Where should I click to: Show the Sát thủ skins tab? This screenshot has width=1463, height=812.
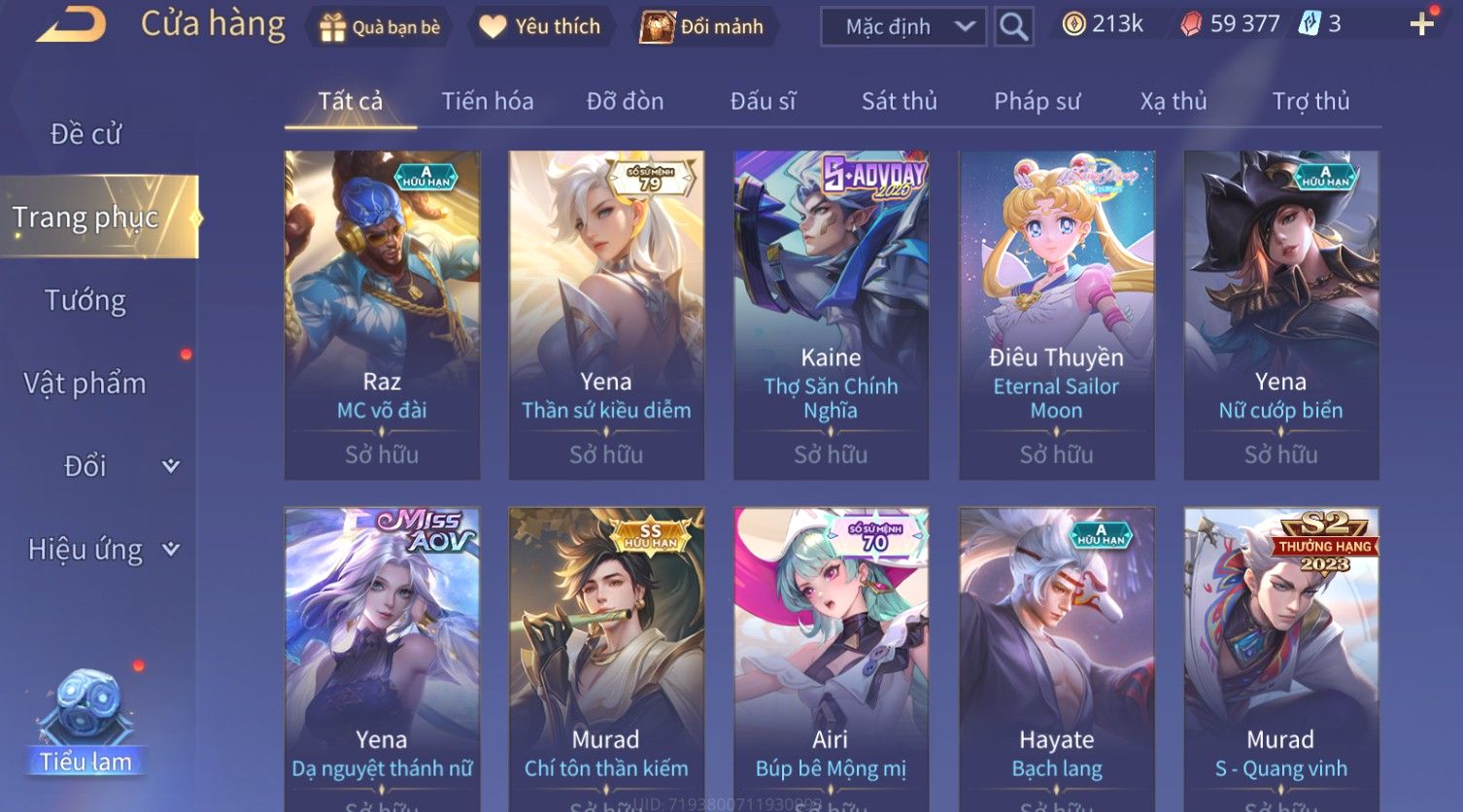899,101
